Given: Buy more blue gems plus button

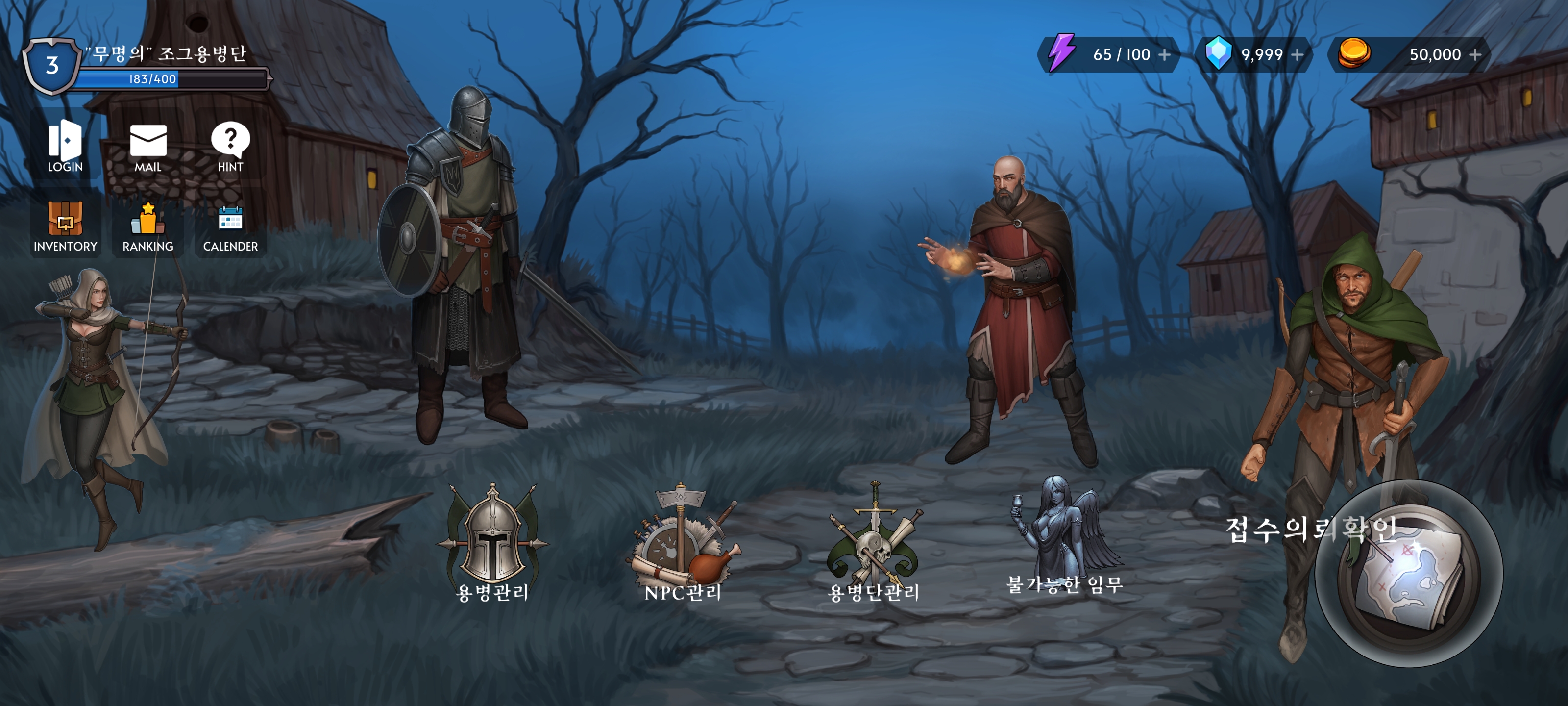Looking at the screenshot, I should click(x=1297, y=55).
